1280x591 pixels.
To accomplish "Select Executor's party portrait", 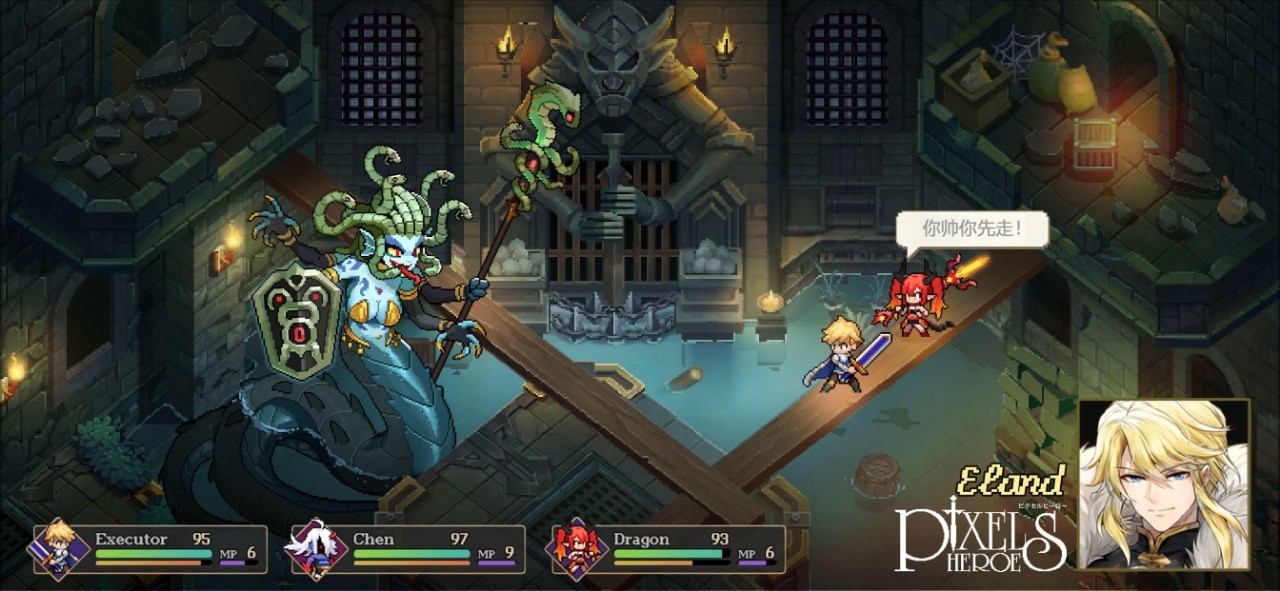I will (58, 549).
